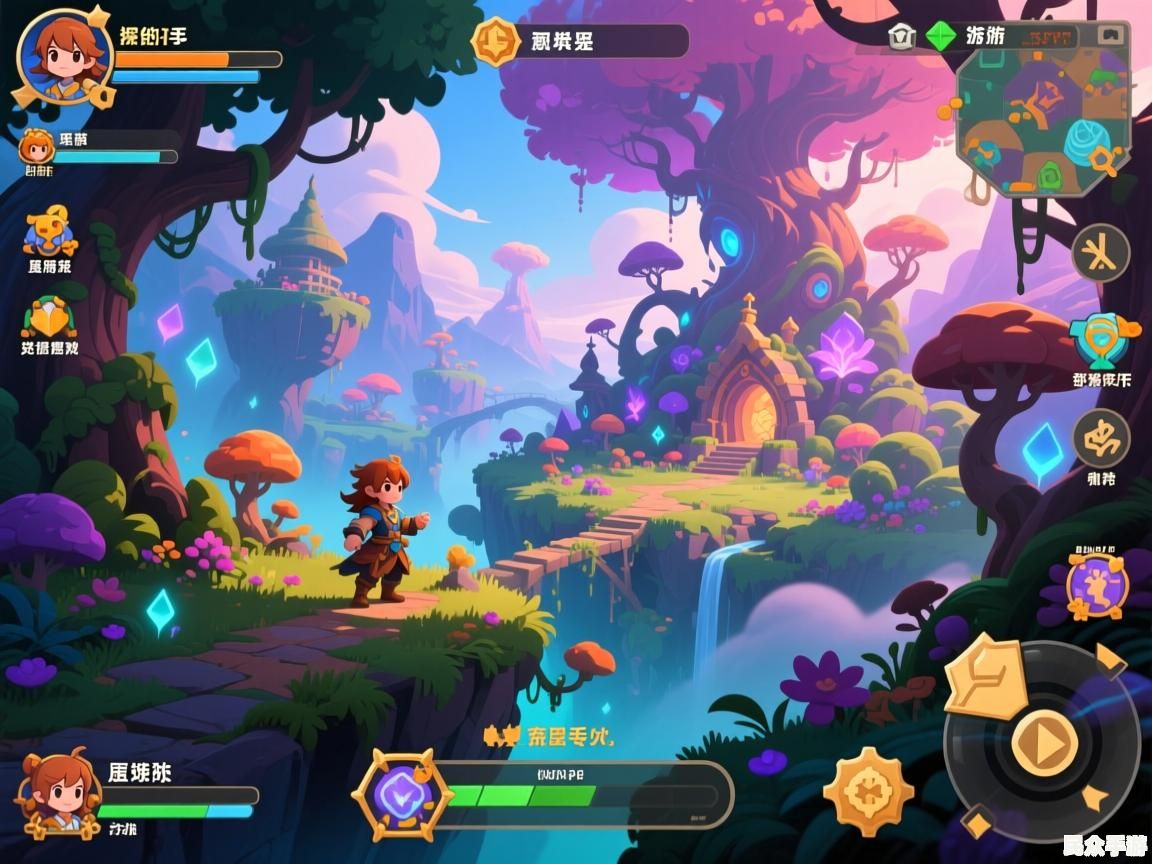Select the small companion portrait under the hero
Image resolution: width=1152 pixels, height=864 pixels.
(37, 148)
